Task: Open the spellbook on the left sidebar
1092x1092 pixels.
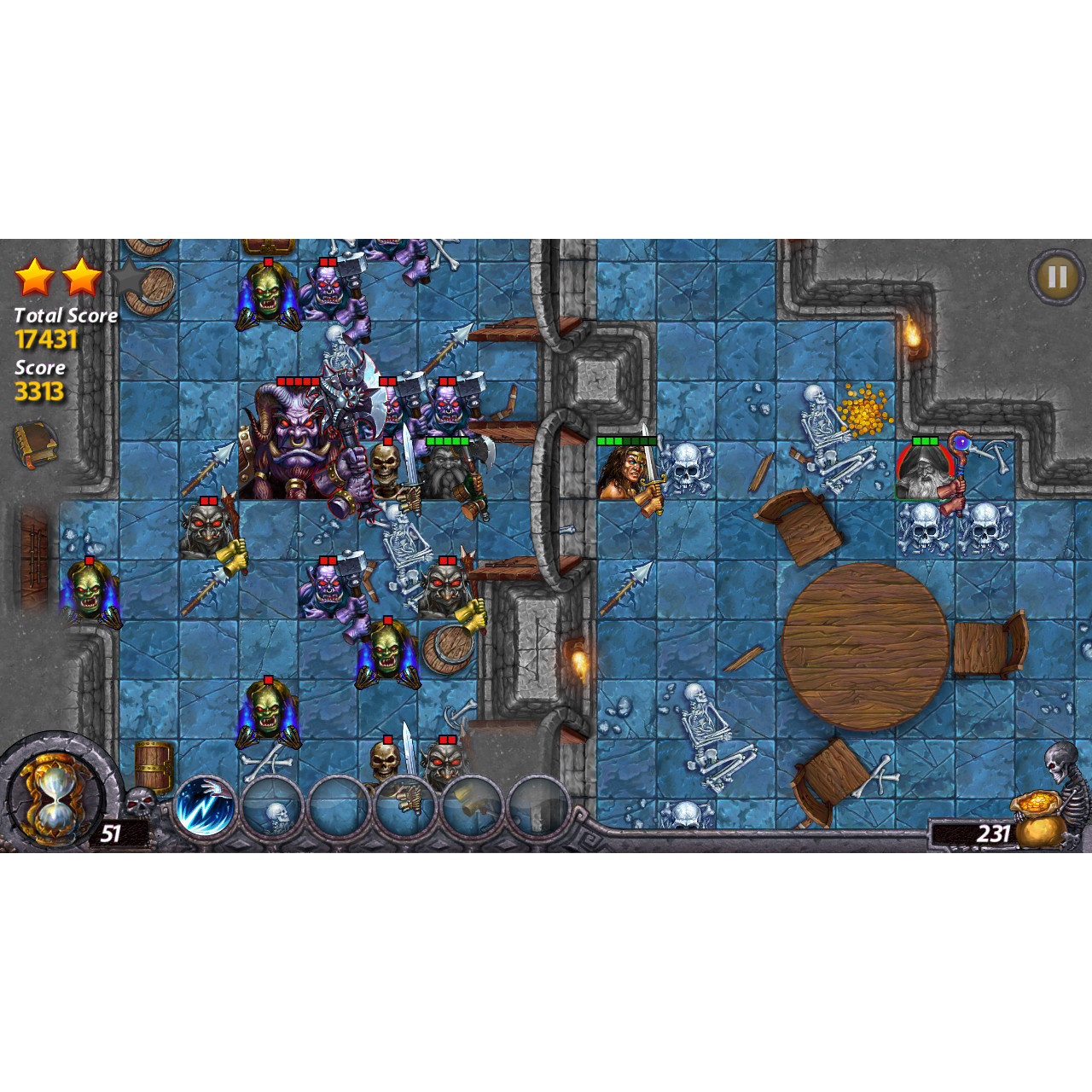Action: (x=34, y=442)
